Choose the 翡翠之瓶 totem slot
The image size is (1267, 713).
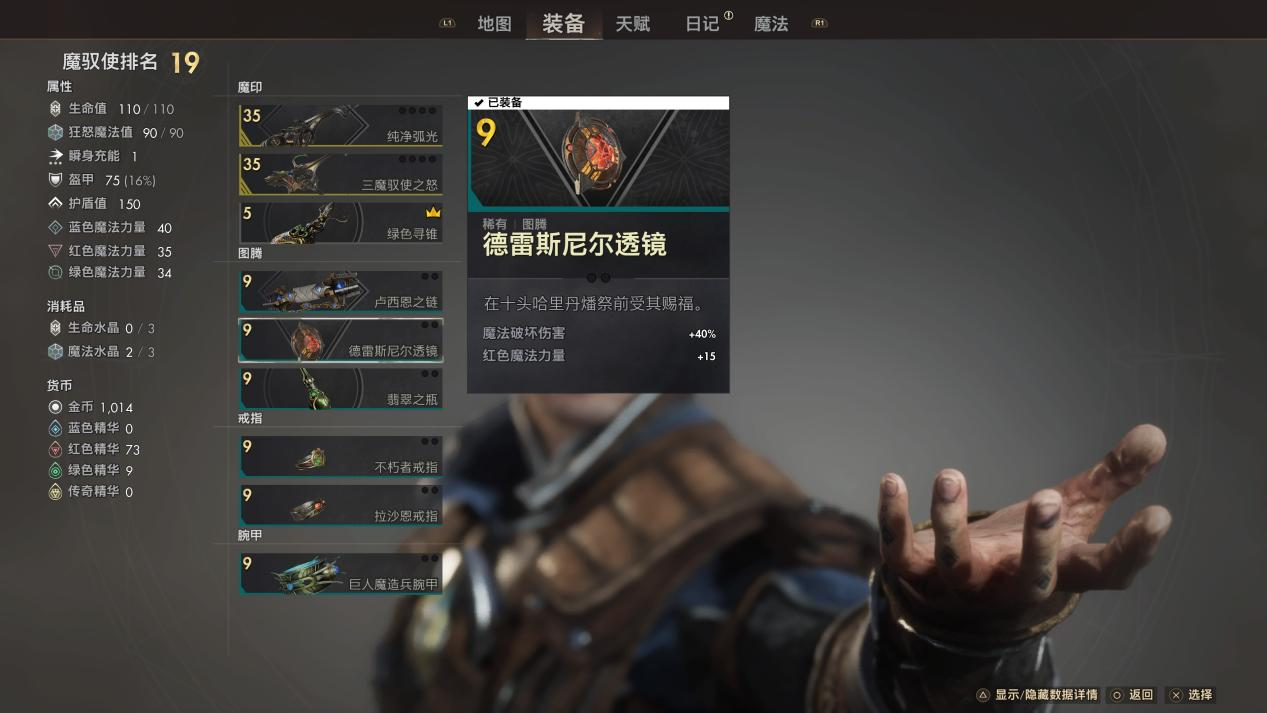pyautogui.click(x=340, y=388)
